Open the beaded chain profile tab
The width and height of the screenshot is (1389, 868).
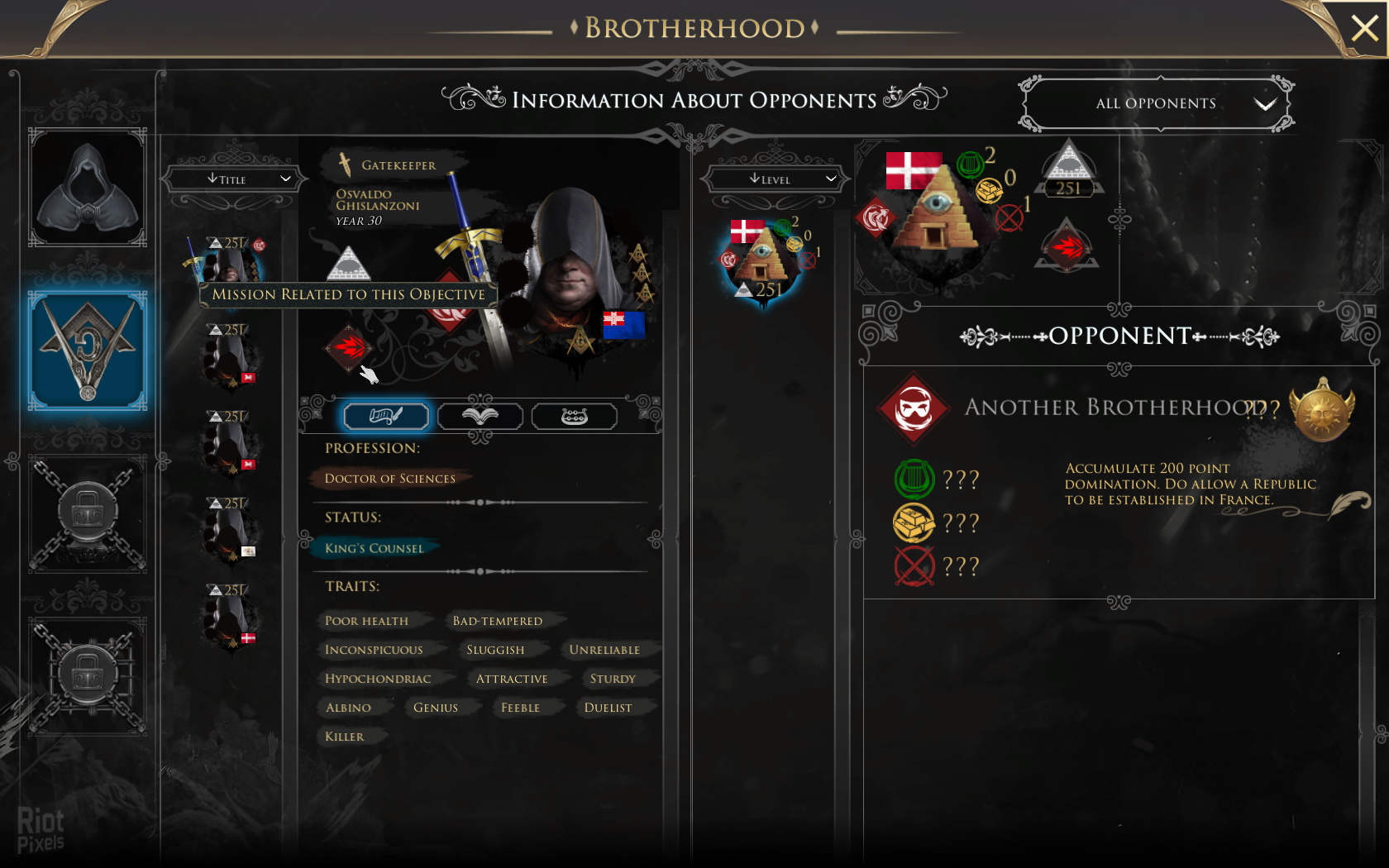[x=574, y=416]
